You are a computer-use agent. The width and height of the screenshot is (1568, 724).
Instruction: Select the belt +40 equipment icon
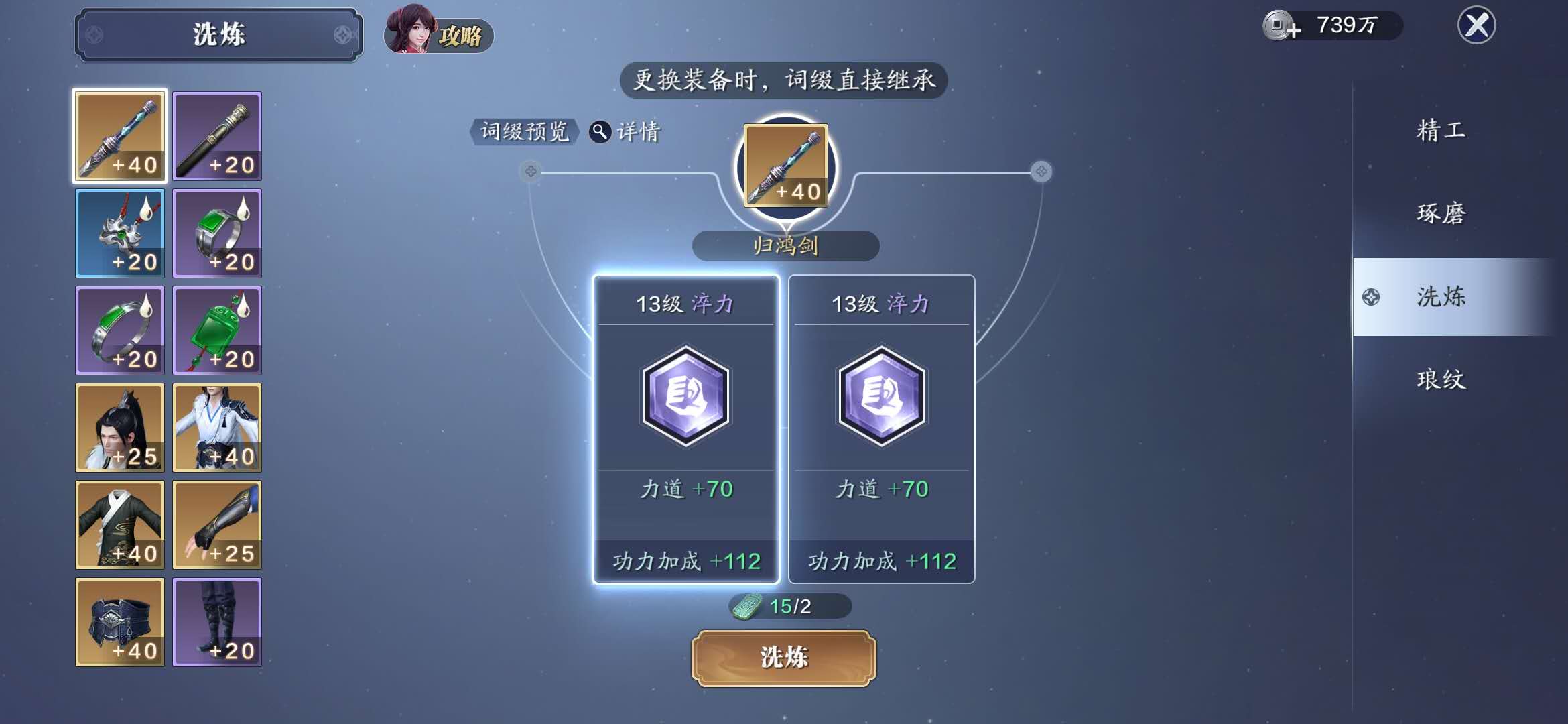point(119,621)
